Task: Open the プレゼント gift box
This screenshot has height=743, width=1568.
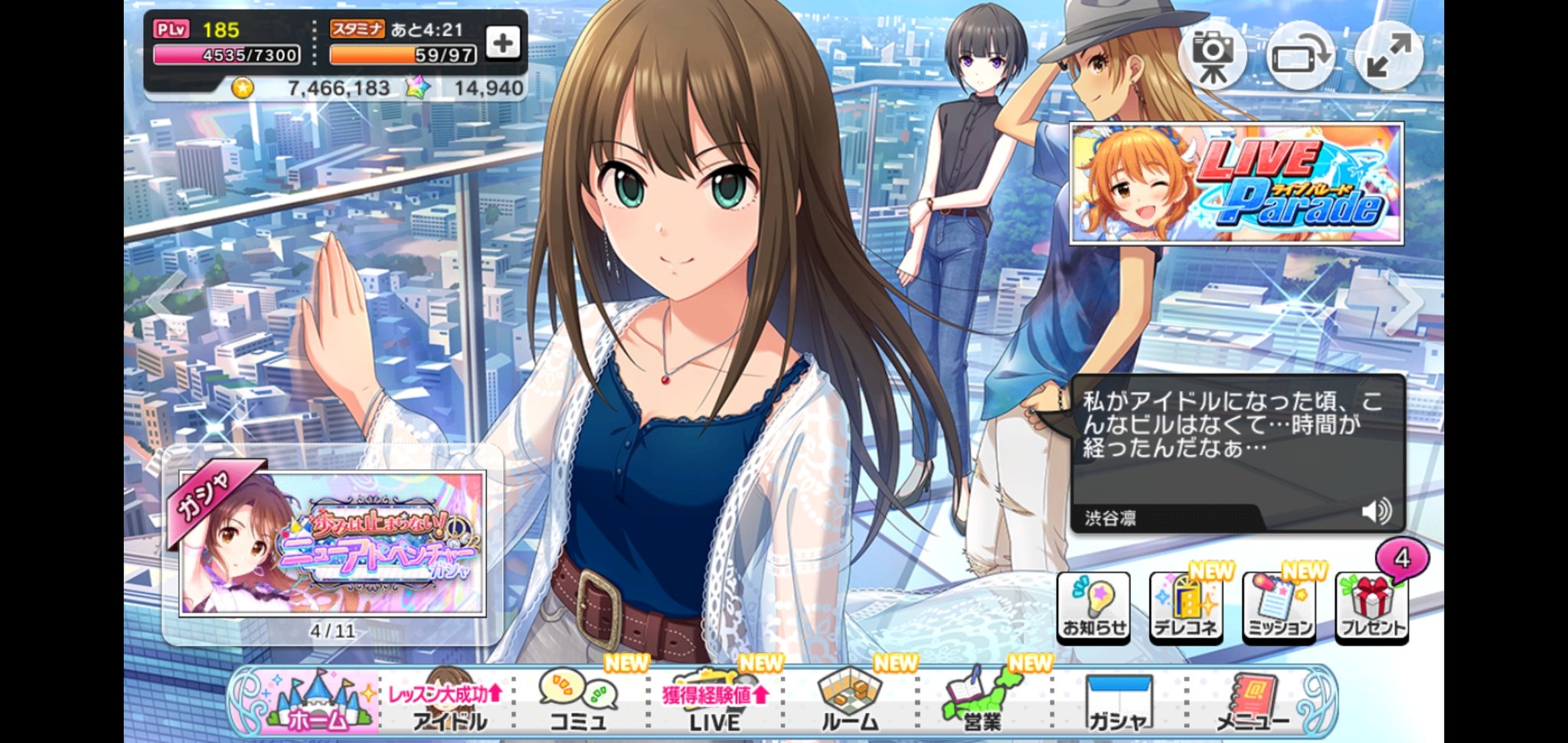Action: pyautogui.click(x=1372, y=607)
